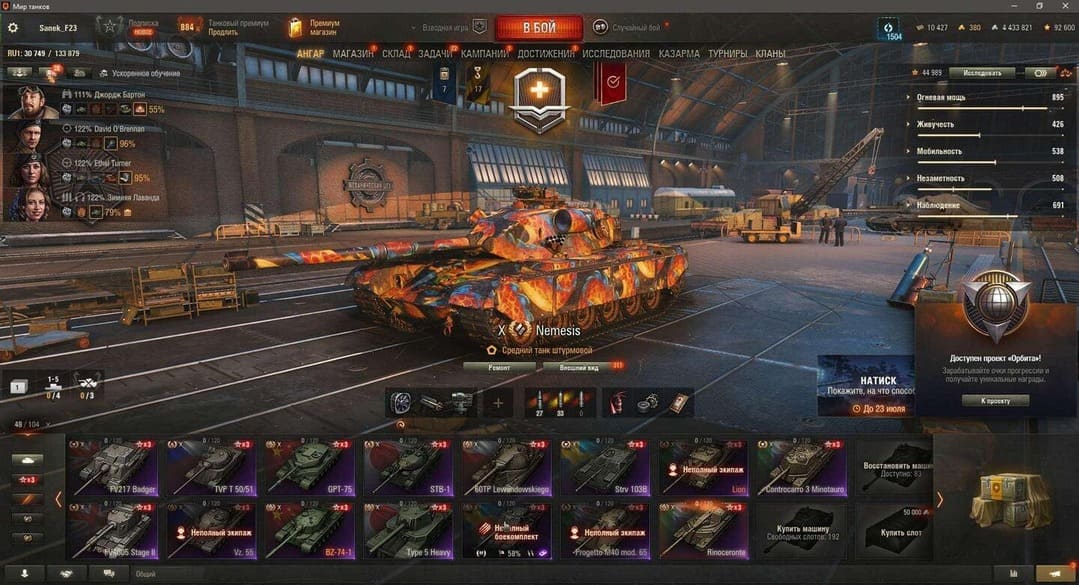
Task: Select the FV217 Badger tank
Action: [x=113, y=467]
